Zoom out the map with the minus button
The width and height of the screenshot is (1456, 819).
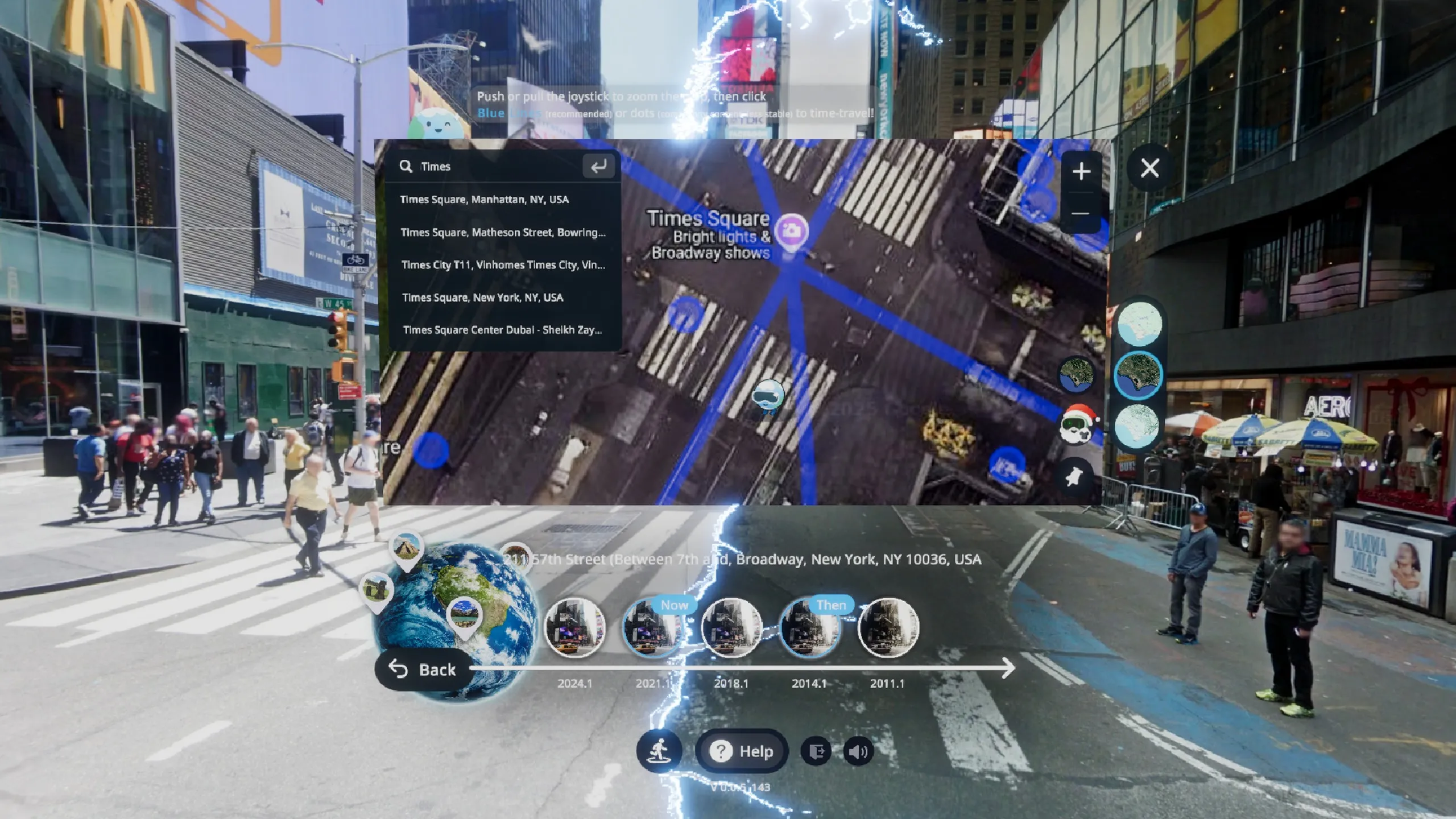[1081, 214]
